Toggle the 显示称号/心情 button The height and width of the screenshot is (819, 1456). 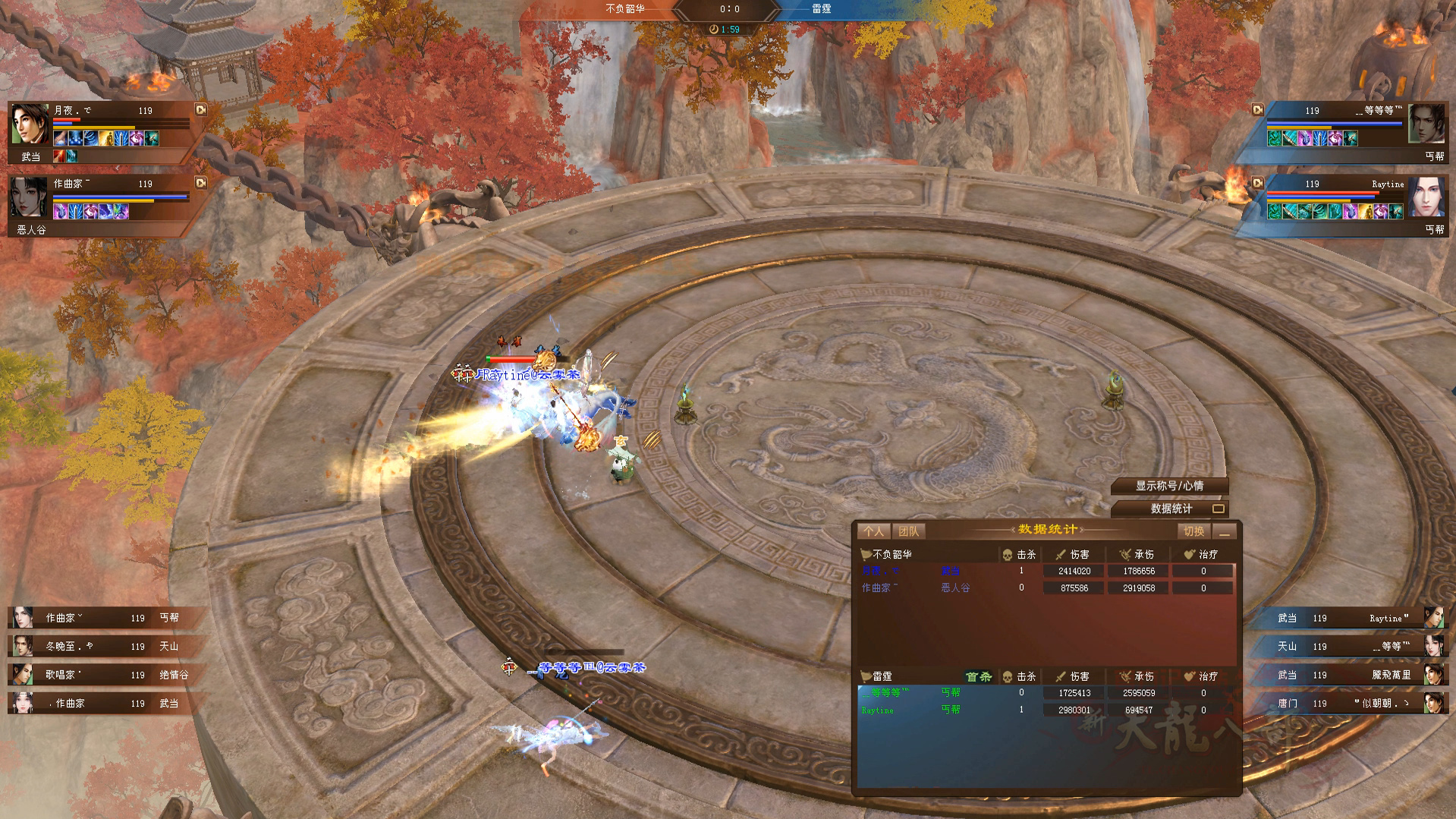tap(1169, 486)
